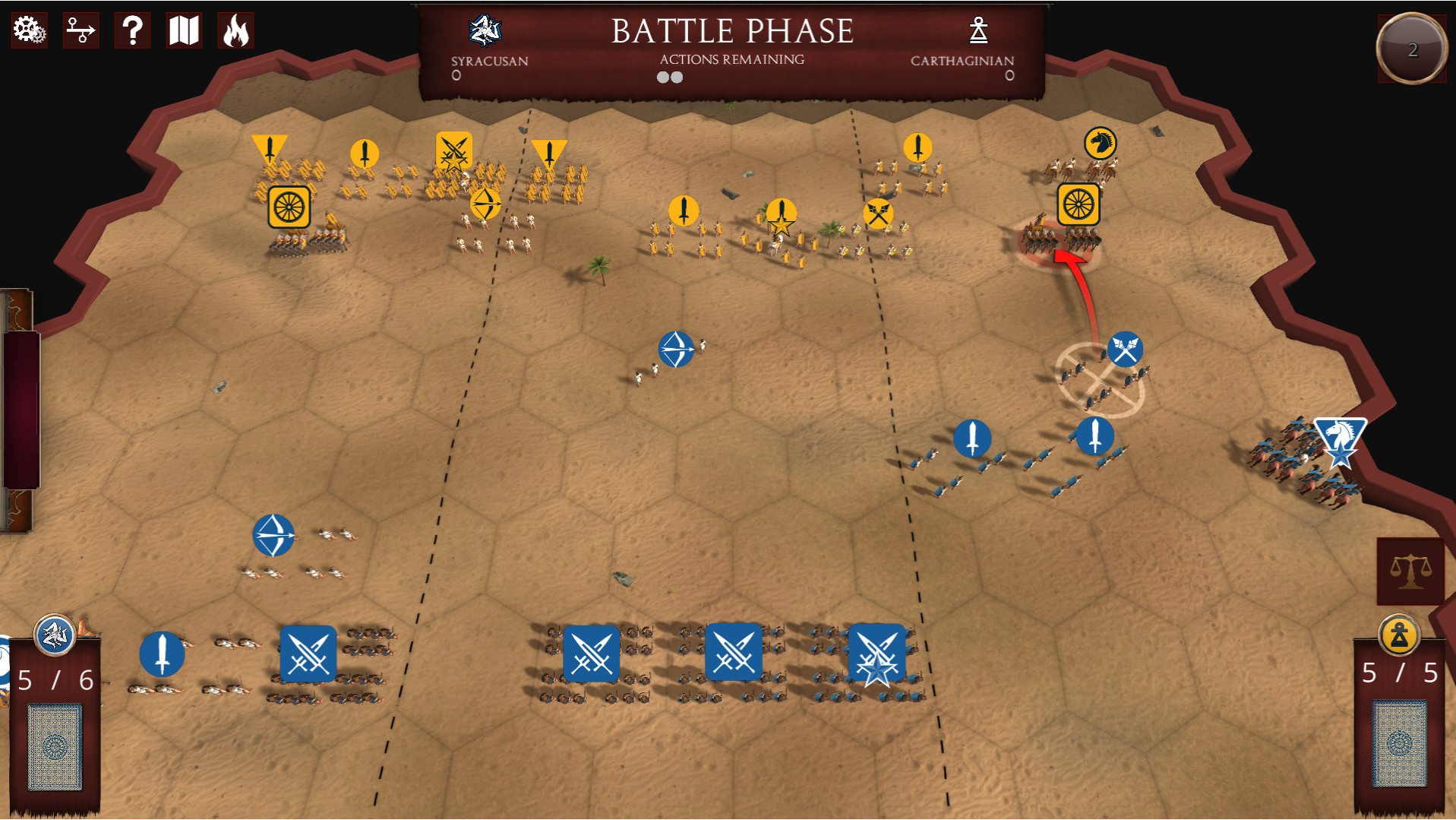
Task: Open the settings gear menu
Action: 28,30
